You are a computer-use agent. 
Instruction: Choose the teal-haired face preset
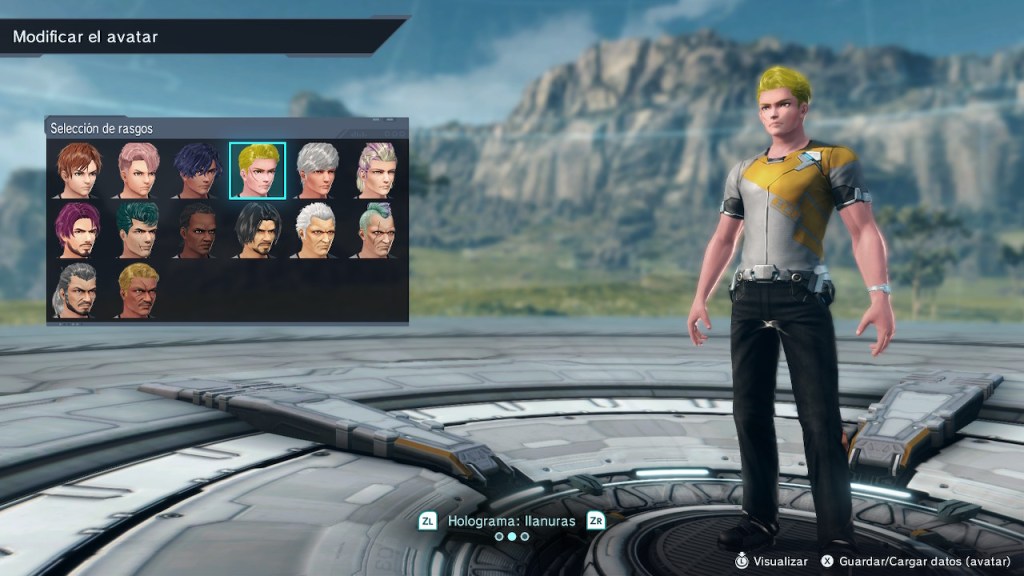138,230
